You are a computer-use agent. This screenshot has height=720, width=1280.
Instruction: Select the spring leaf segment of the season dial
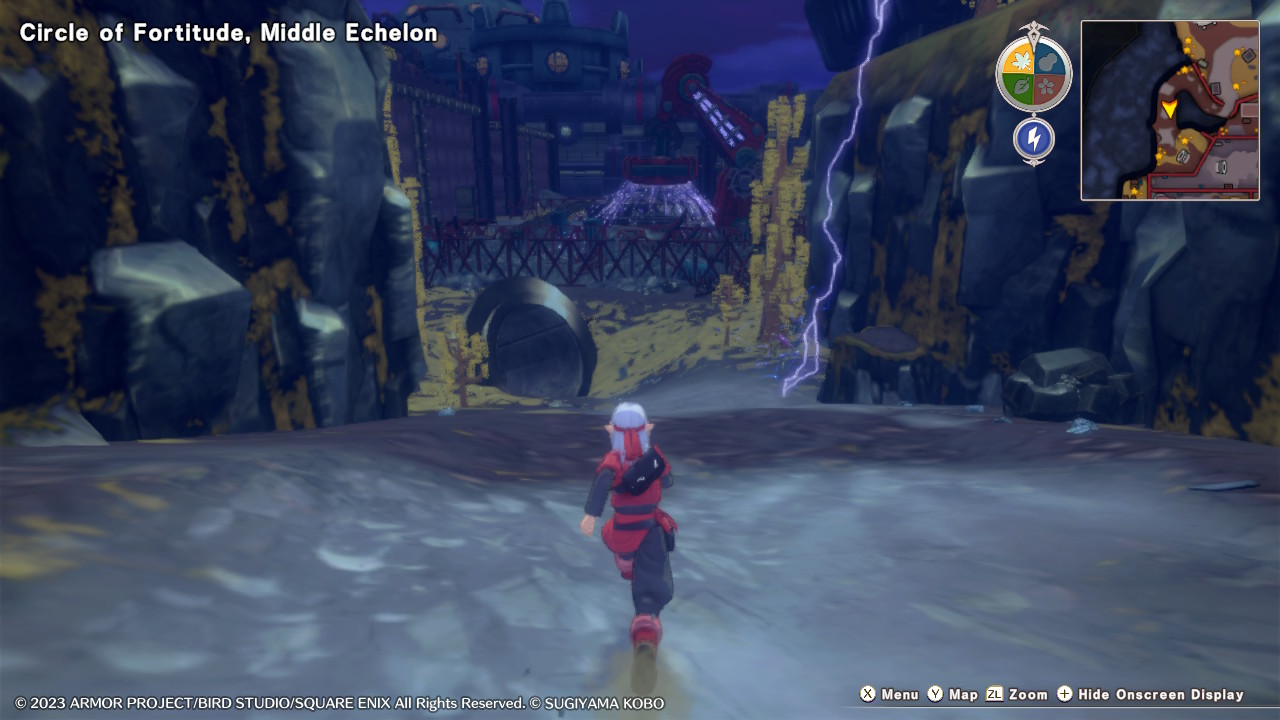tap(1020, 86)
